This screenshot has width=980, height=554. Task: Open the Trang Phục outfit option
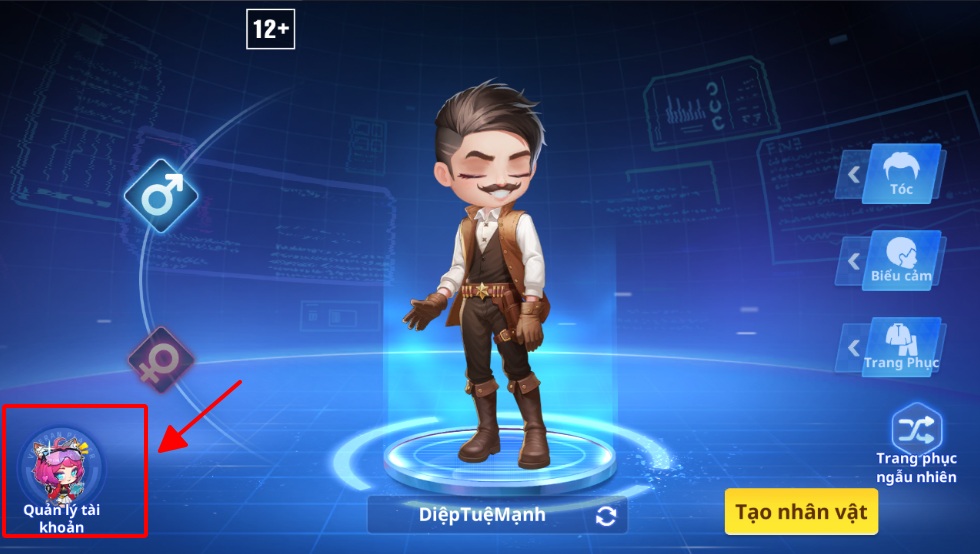click(901, 348)
